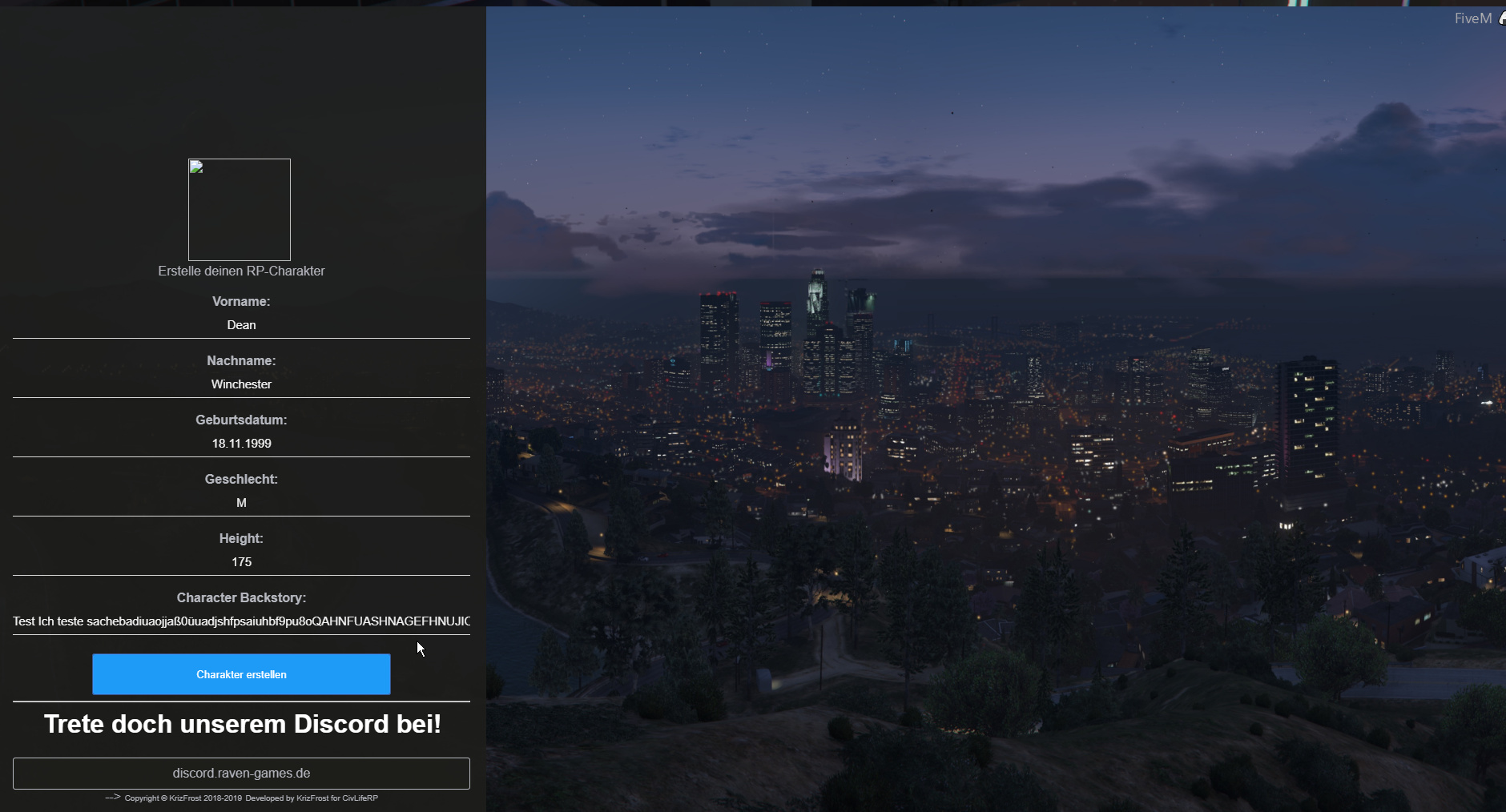
Task: Click inside the Character Backstory text field
Action: click(x=241, y=621)
